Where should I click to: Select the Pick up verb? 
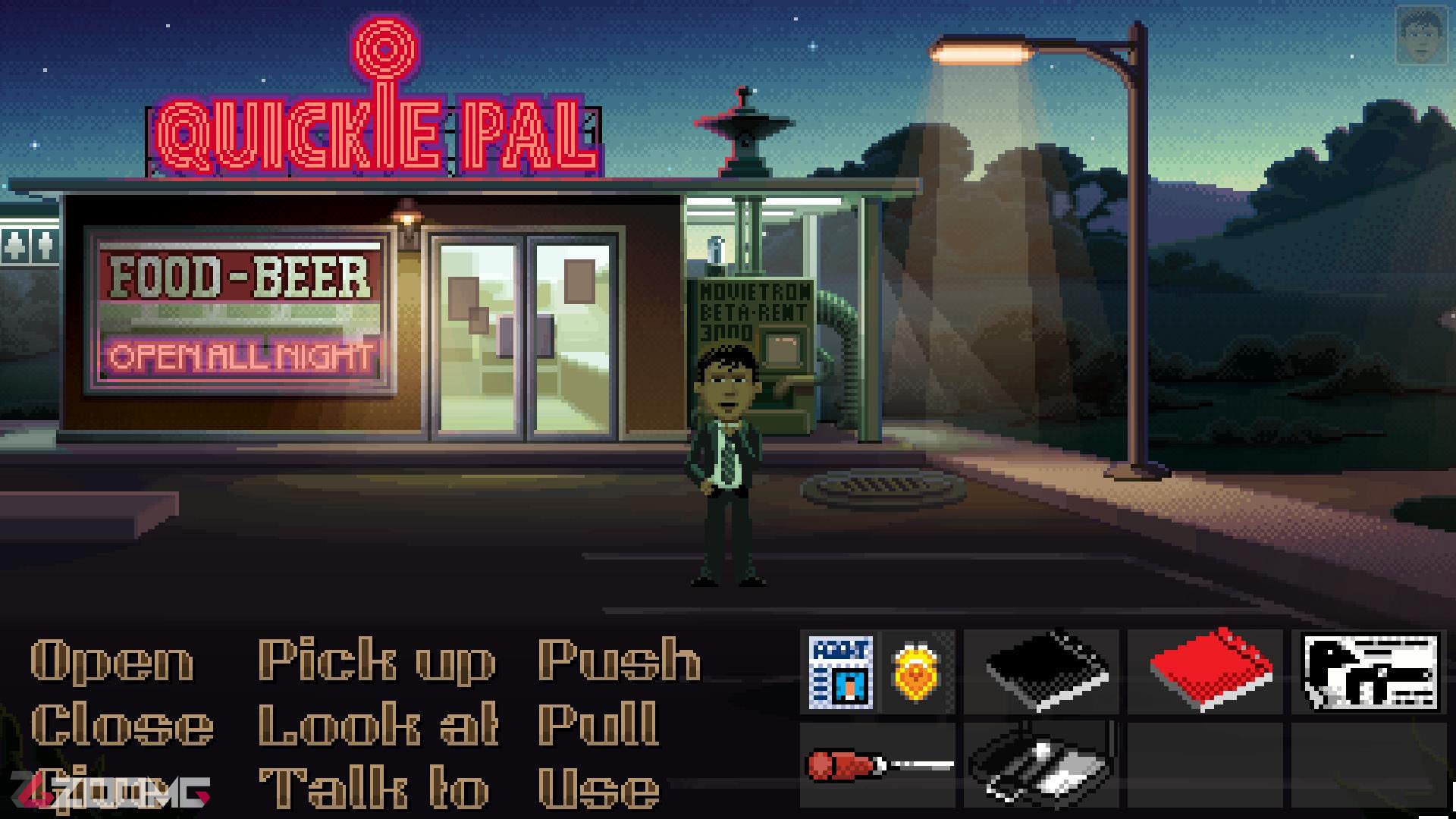[377, 661]
